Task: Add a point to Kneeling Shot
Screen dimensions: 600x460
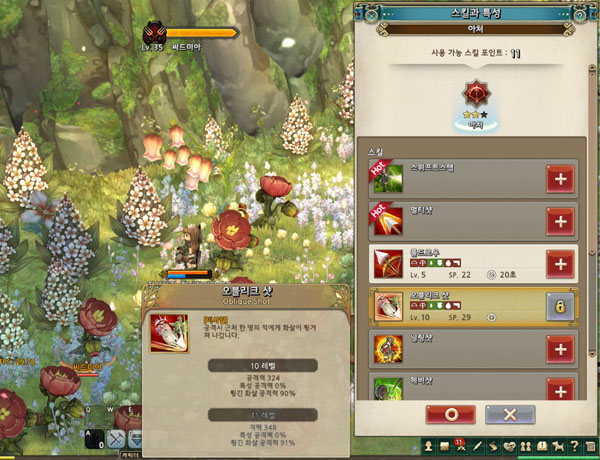Action: click(560, 349)
